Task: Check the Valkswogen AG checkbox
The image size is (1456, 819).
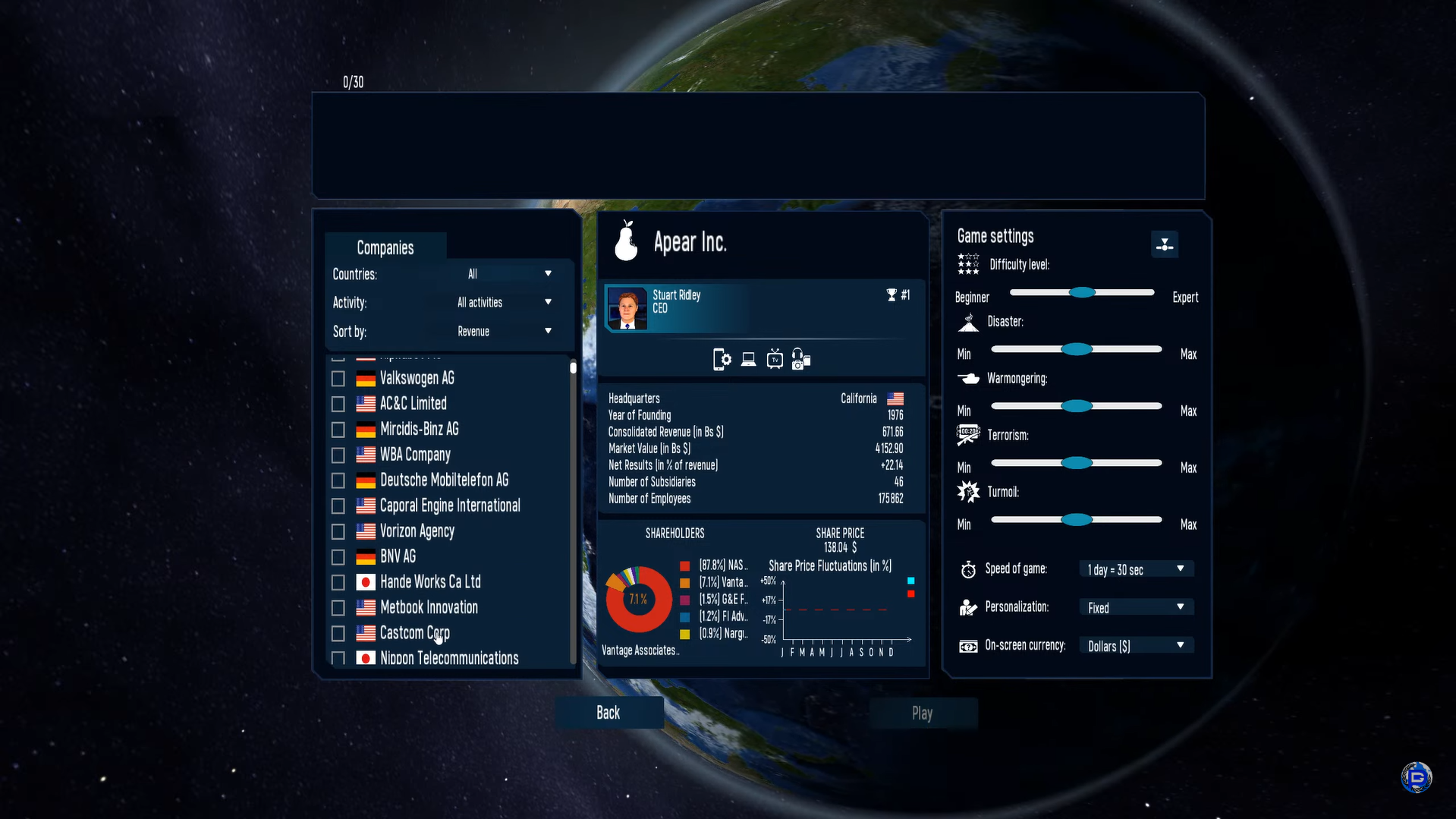Action: coord(338,378)
